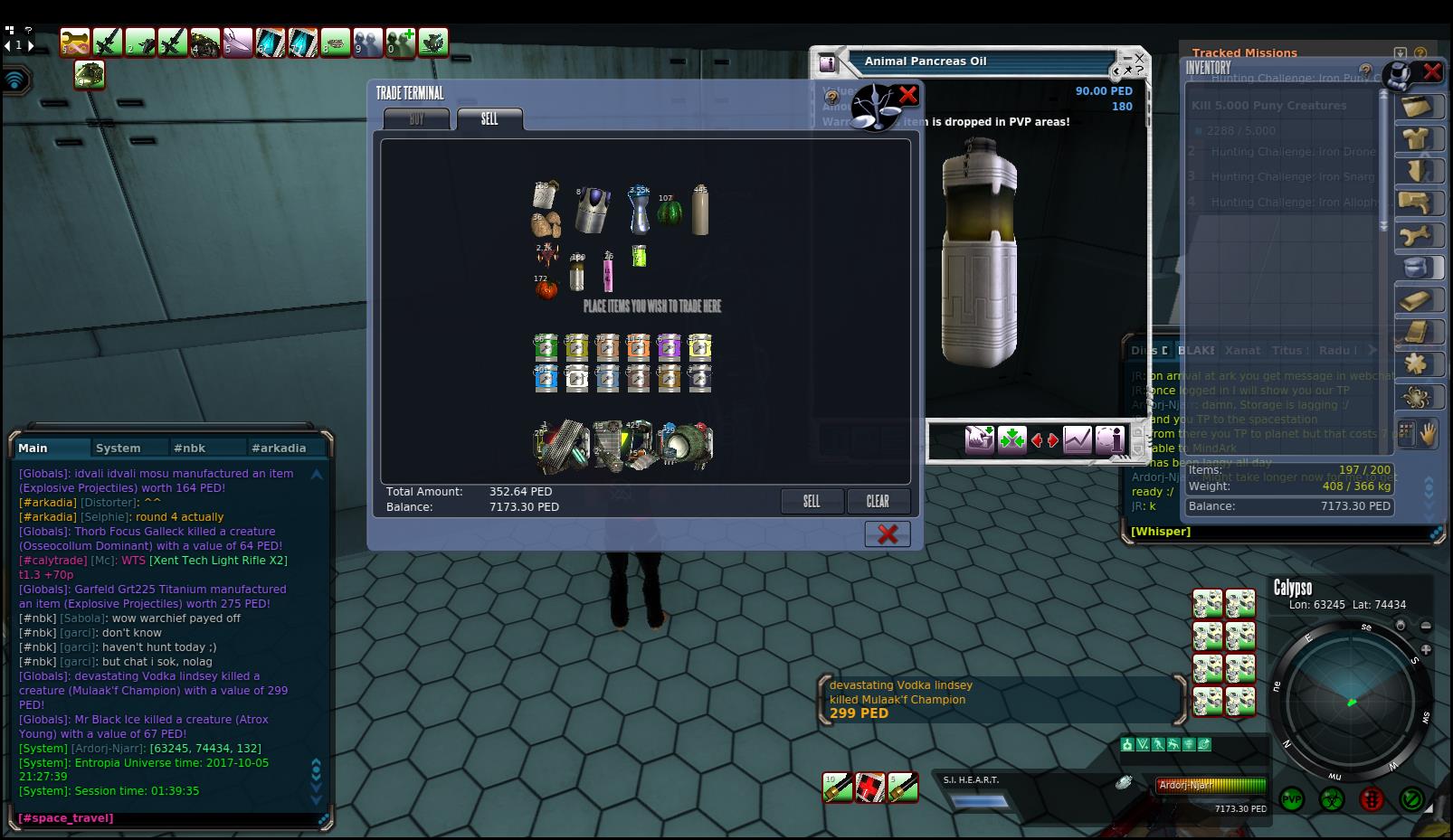Pick the pink vial item

(609, 271)
